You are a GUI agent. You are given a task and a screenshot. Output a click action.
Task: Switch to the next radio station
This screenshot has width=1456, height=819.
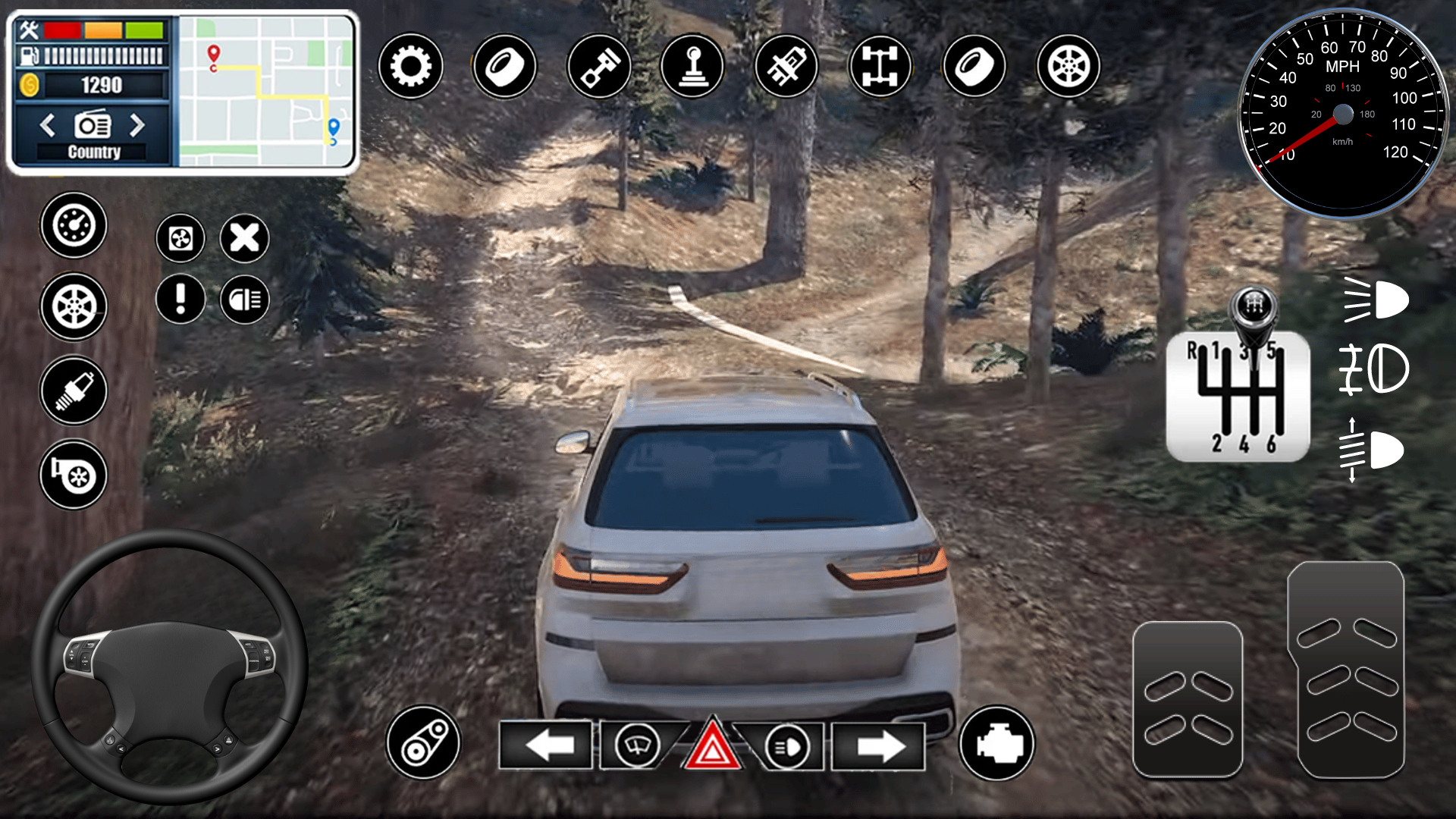138,127
